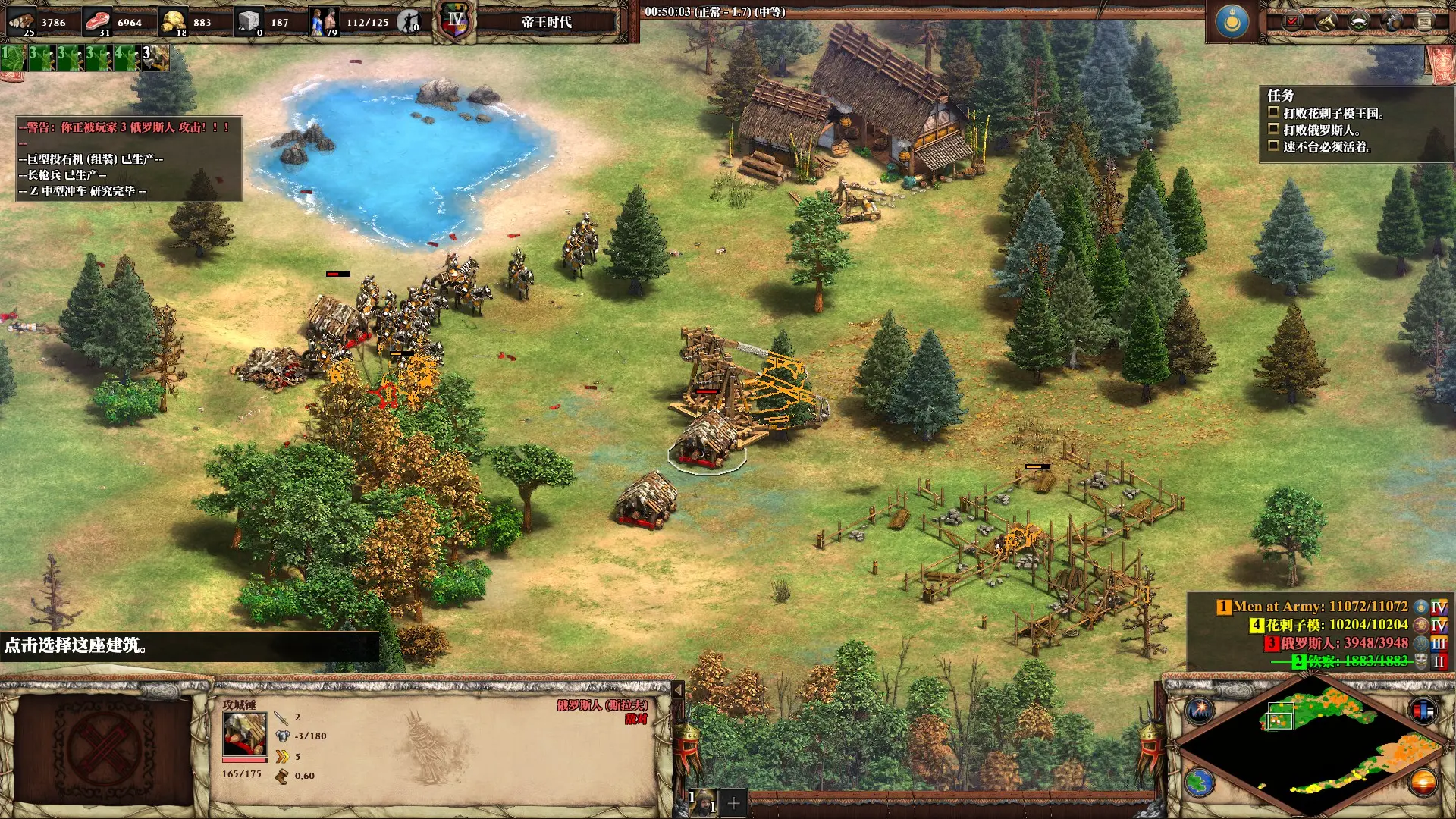Image resolution: width=1456 pixels, height=819 pixels.
Task: Select the idle villager button
Action: pos(409,22)
